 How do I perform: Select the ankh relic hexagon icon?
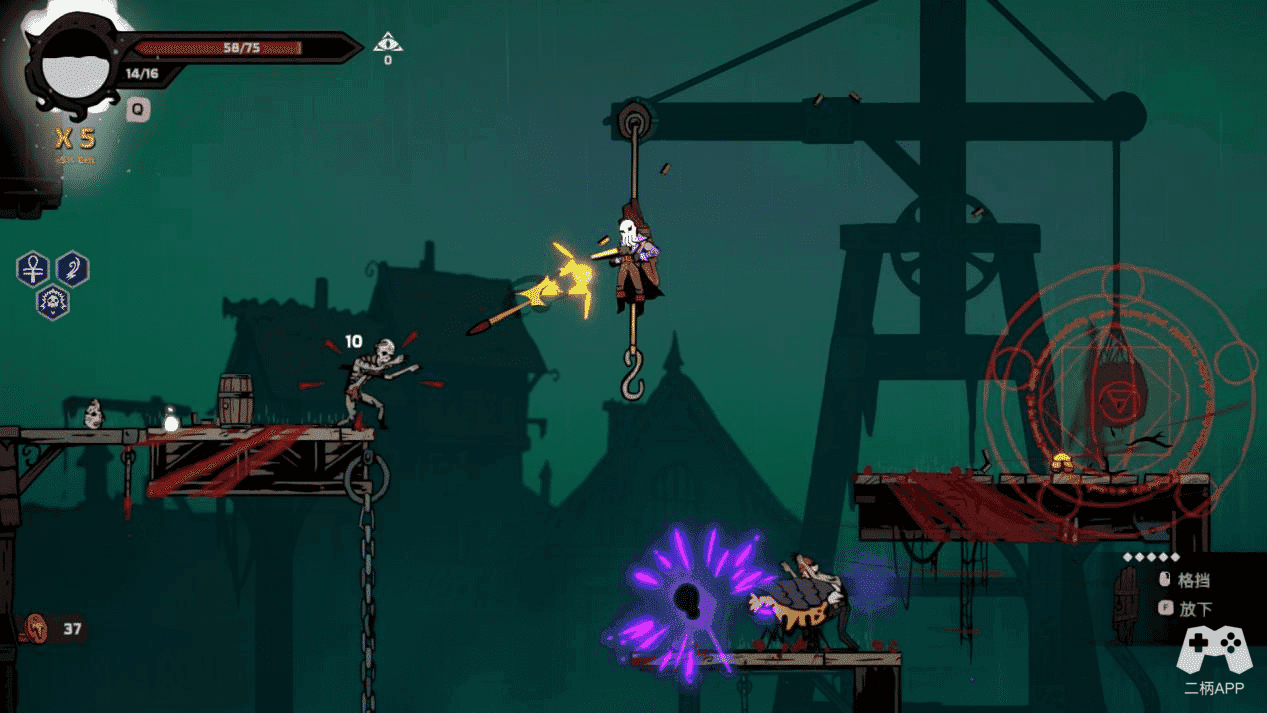coord(33,269)
